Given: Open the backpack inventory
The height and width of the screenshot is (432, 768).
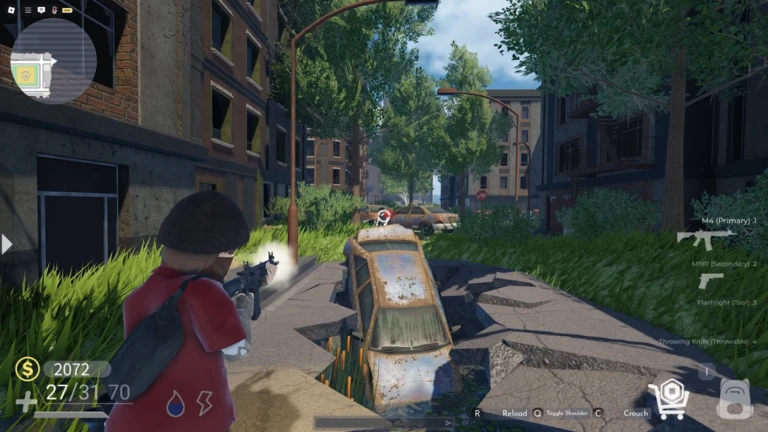Looking at the screenshot, I should click(734, 400).
